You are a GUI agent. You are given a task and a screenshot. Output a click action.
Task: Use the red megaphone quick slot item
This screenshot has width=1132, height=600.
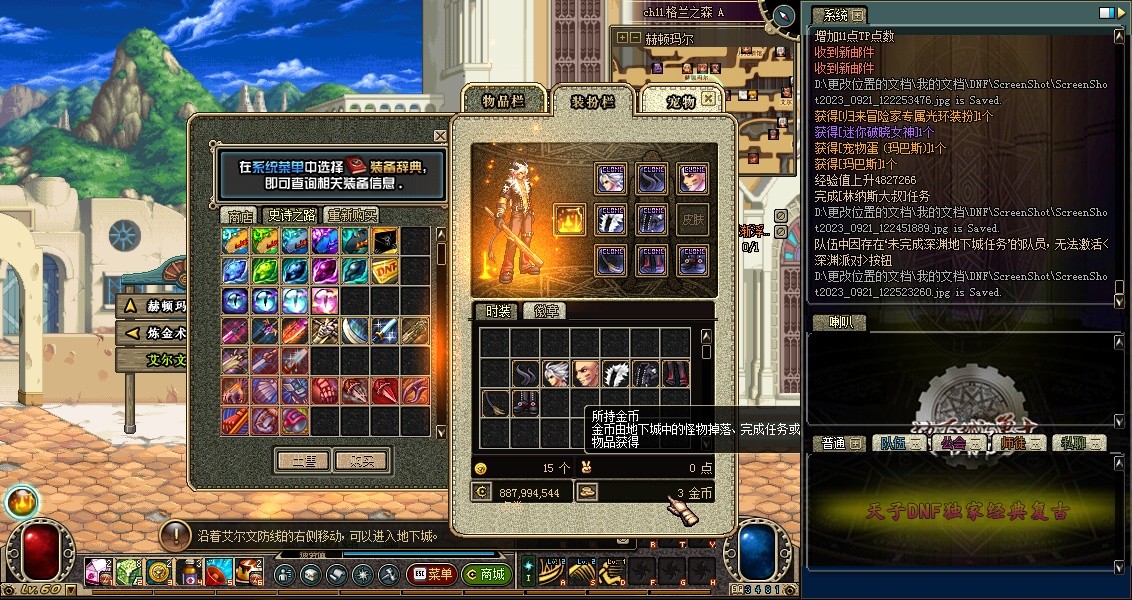pyautogui.click(x=218, y=572)
